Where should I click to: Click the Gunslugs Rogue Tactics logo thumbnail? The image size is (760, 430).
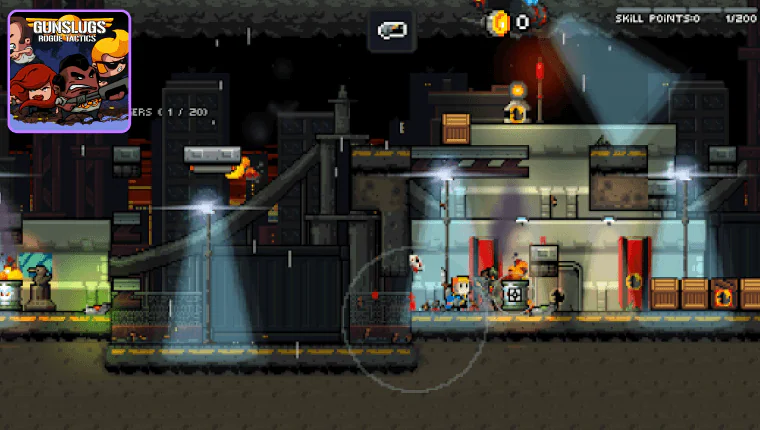click(x=69, y=71)
